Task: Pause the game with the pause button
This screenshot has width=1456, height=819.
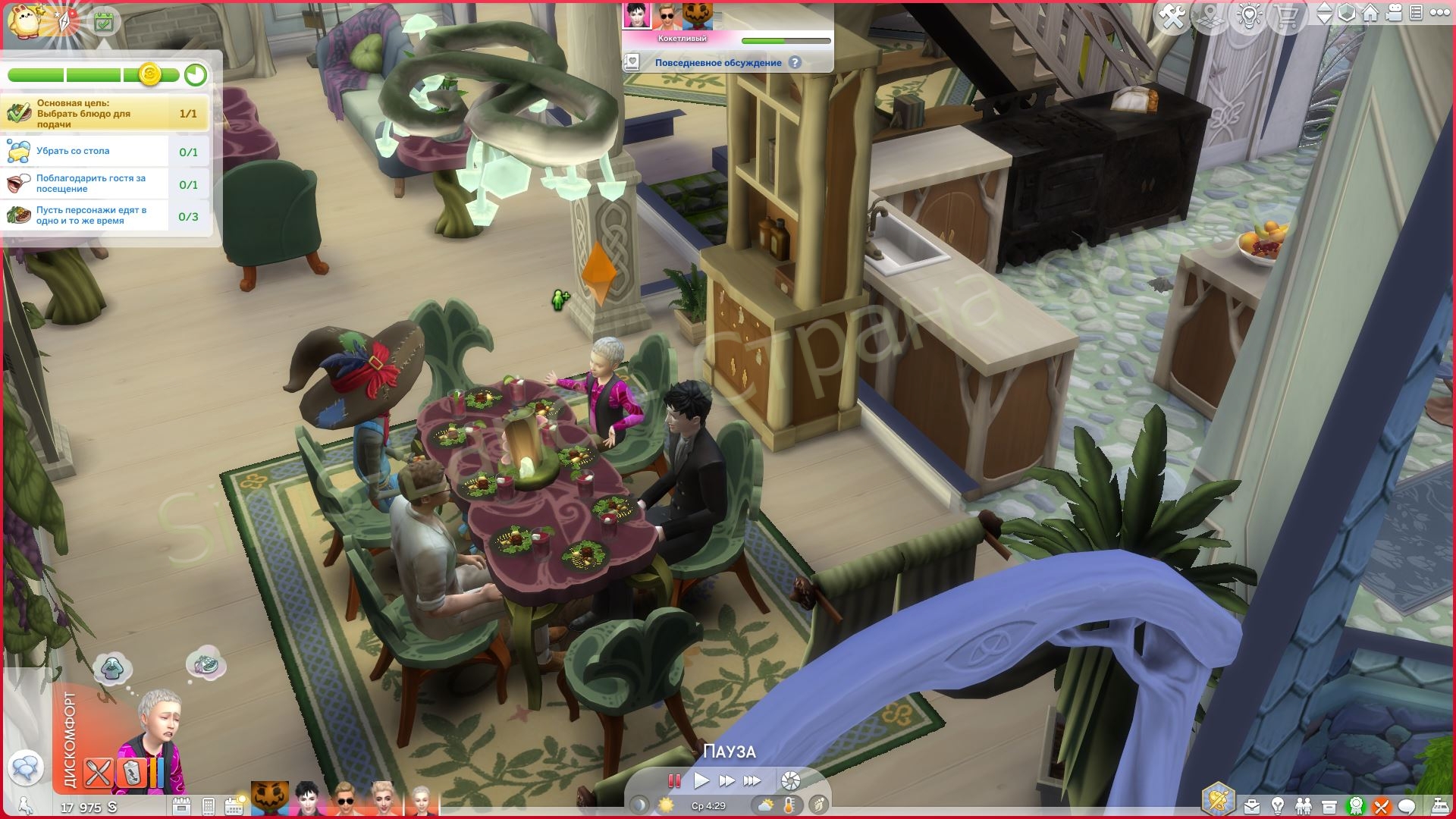Action: [x=673, y=780]
